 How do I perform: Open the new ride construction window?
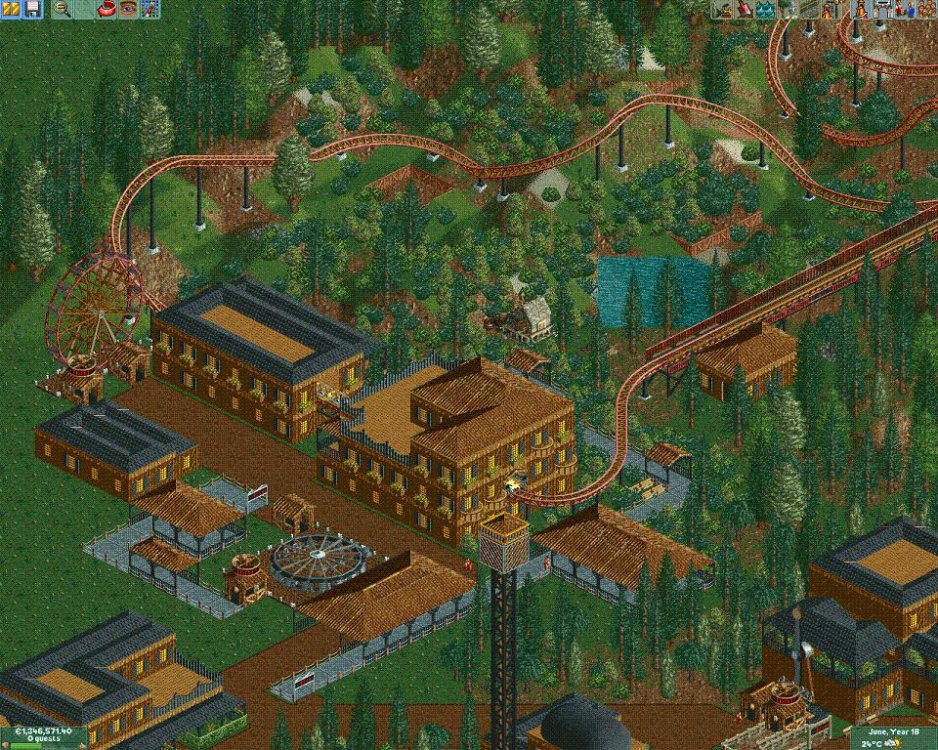coord(830,9)
